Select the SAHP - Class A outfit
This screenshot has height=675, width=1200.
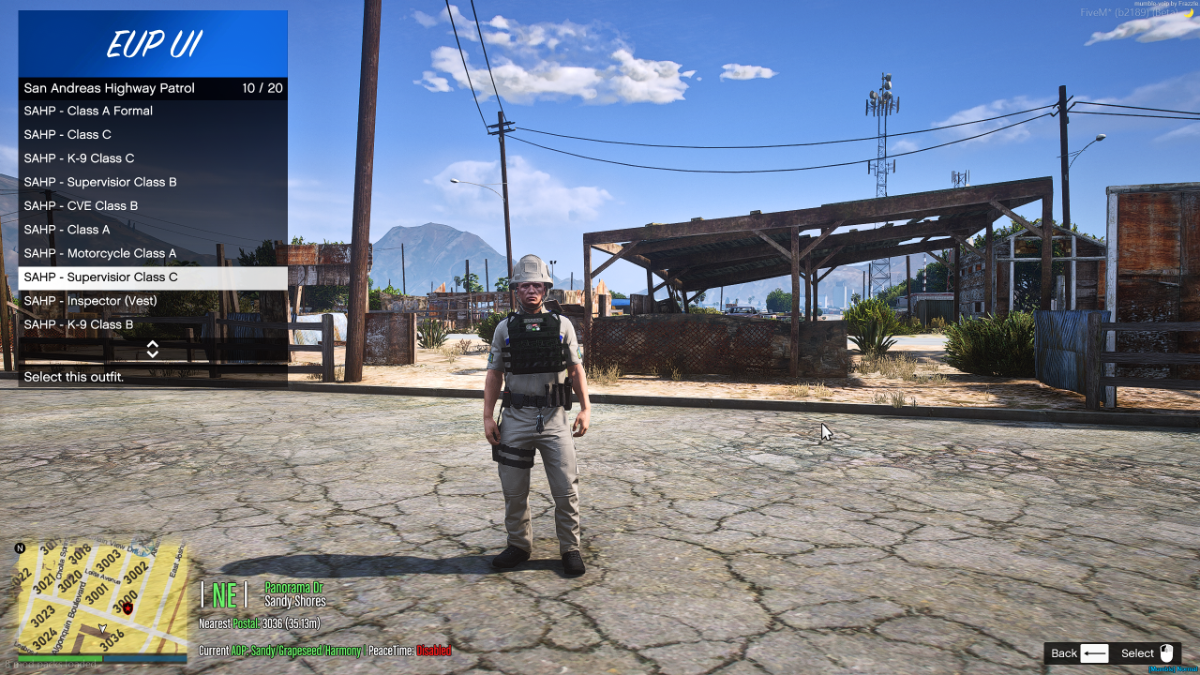click(152, 230)
